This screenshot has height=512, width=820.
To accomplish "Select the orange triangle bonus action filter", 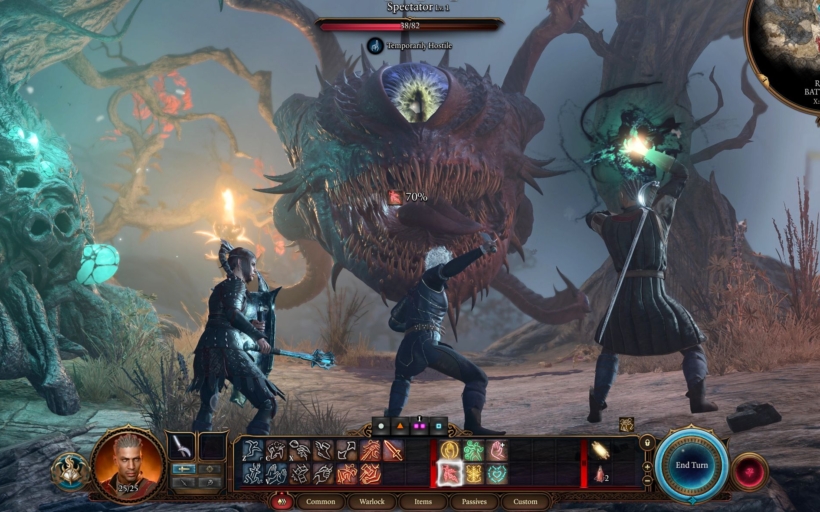I will (400, 425).
